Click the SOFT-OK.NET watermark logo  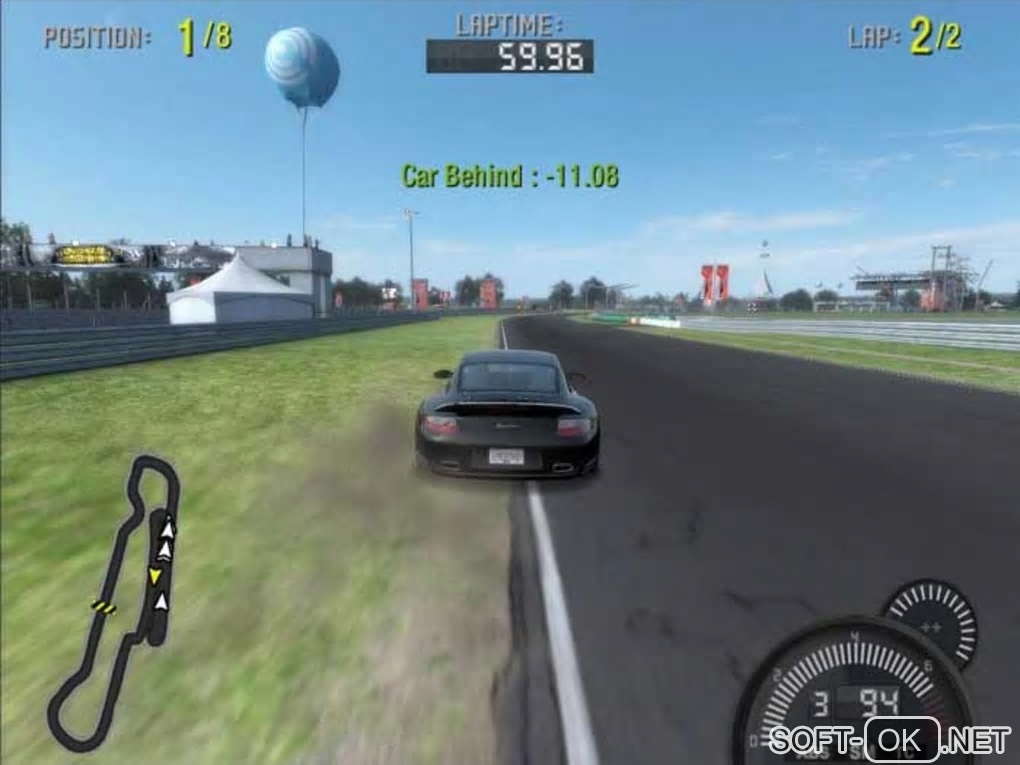[x=890, y=741]
